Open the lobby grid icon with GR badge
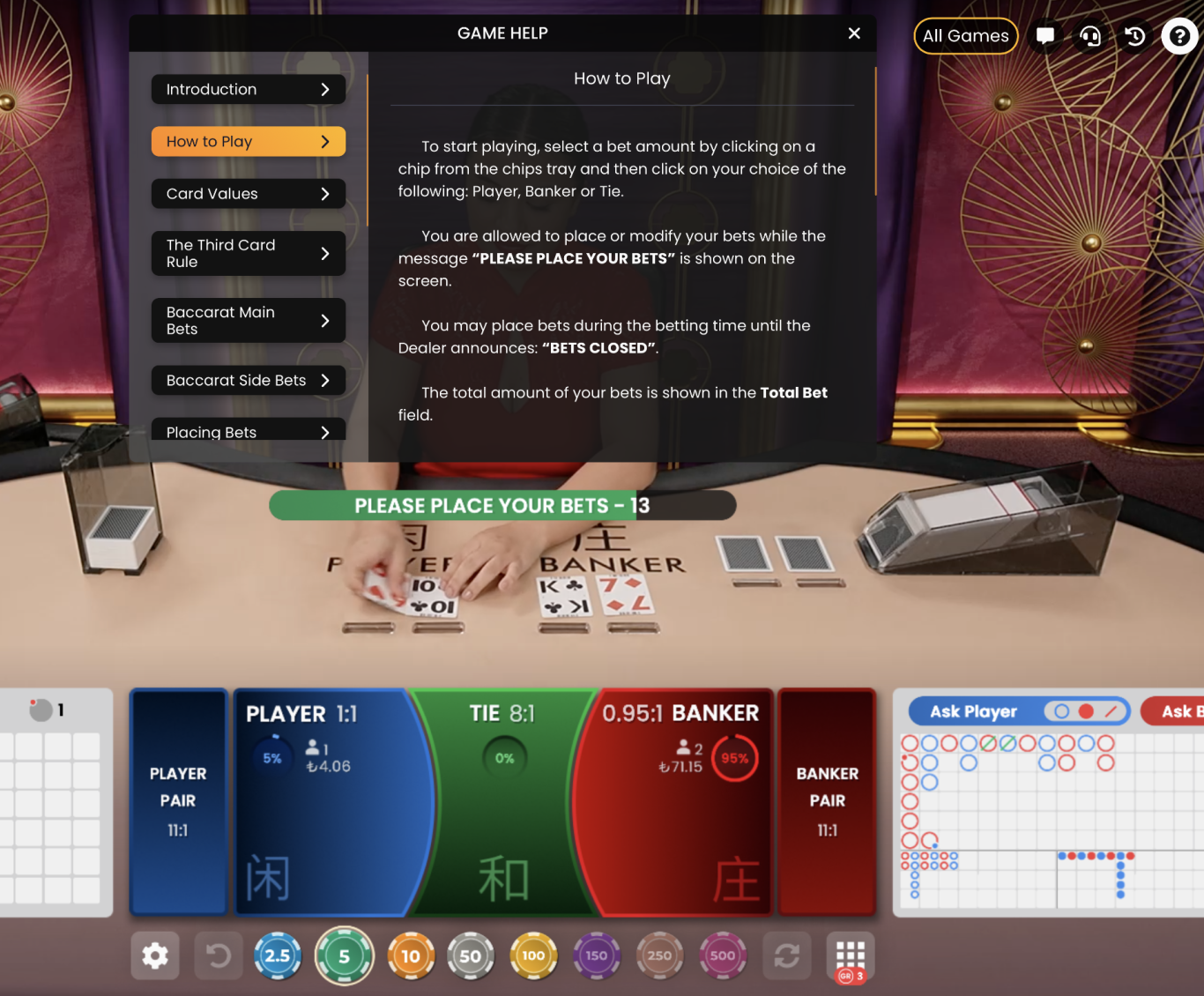This screenshot has width=1204, height=996. [849, 955]
